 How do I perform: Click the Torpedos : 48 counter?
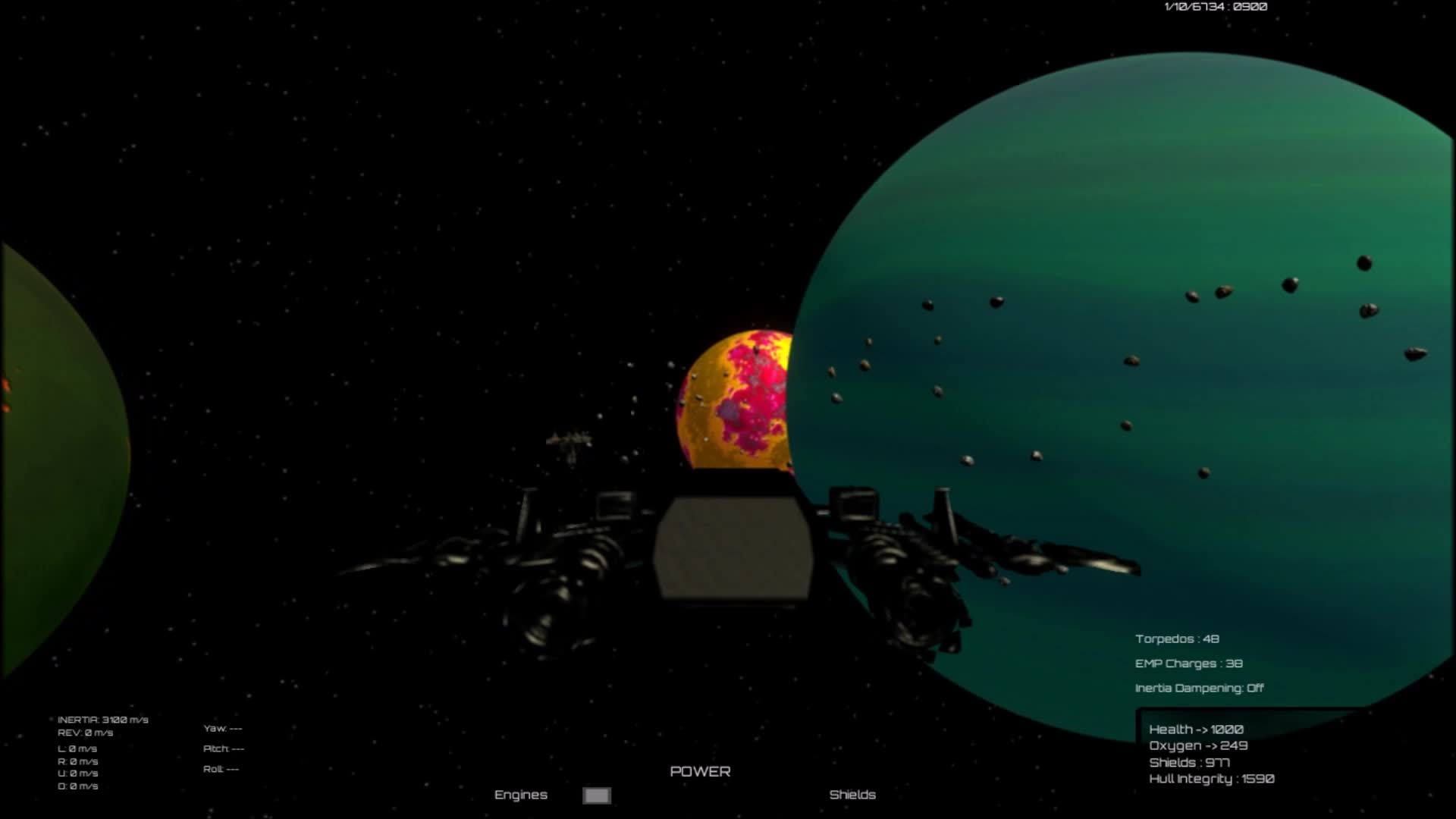tap(1178, 639)
